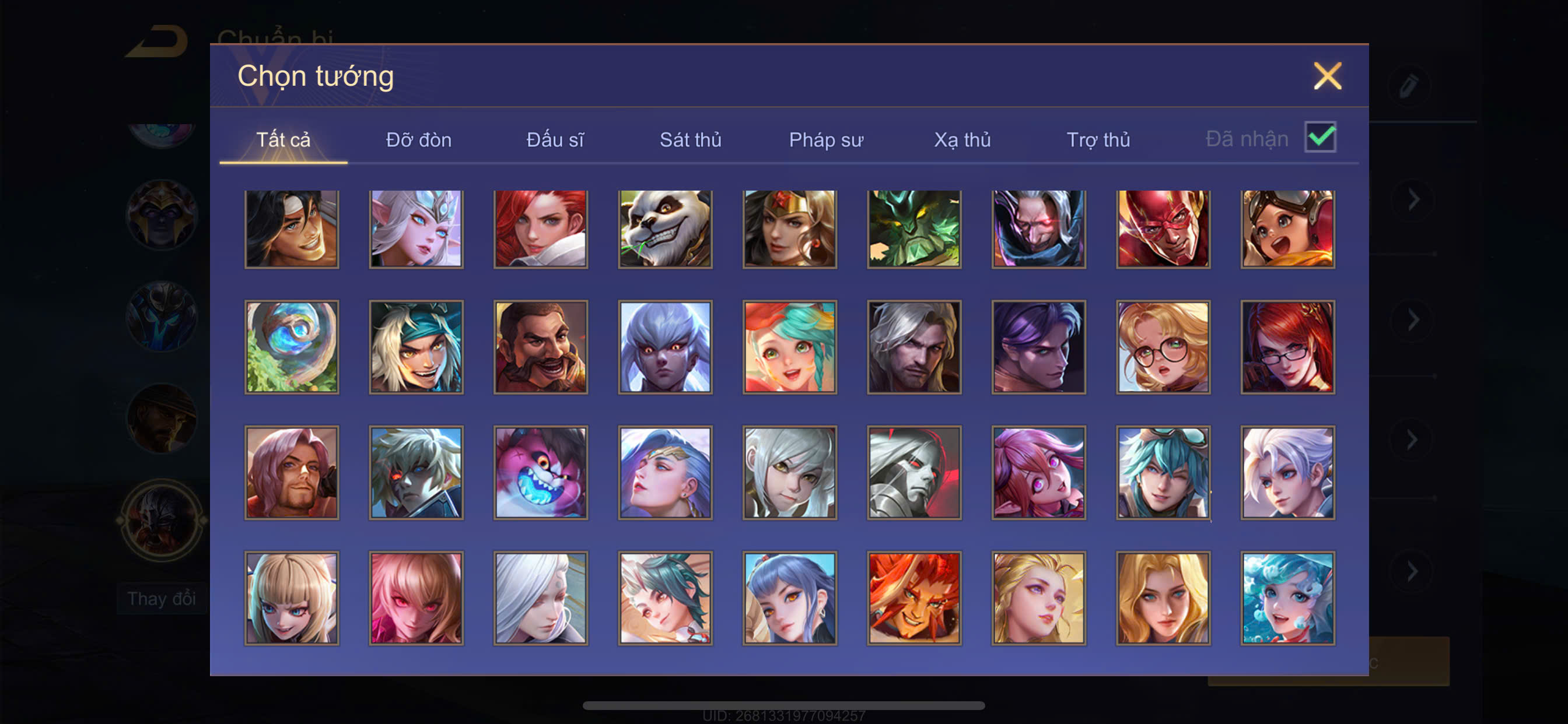Open the Đỡ đòn hero category
Screen dimensions: 1568x724
pos(419,140)
